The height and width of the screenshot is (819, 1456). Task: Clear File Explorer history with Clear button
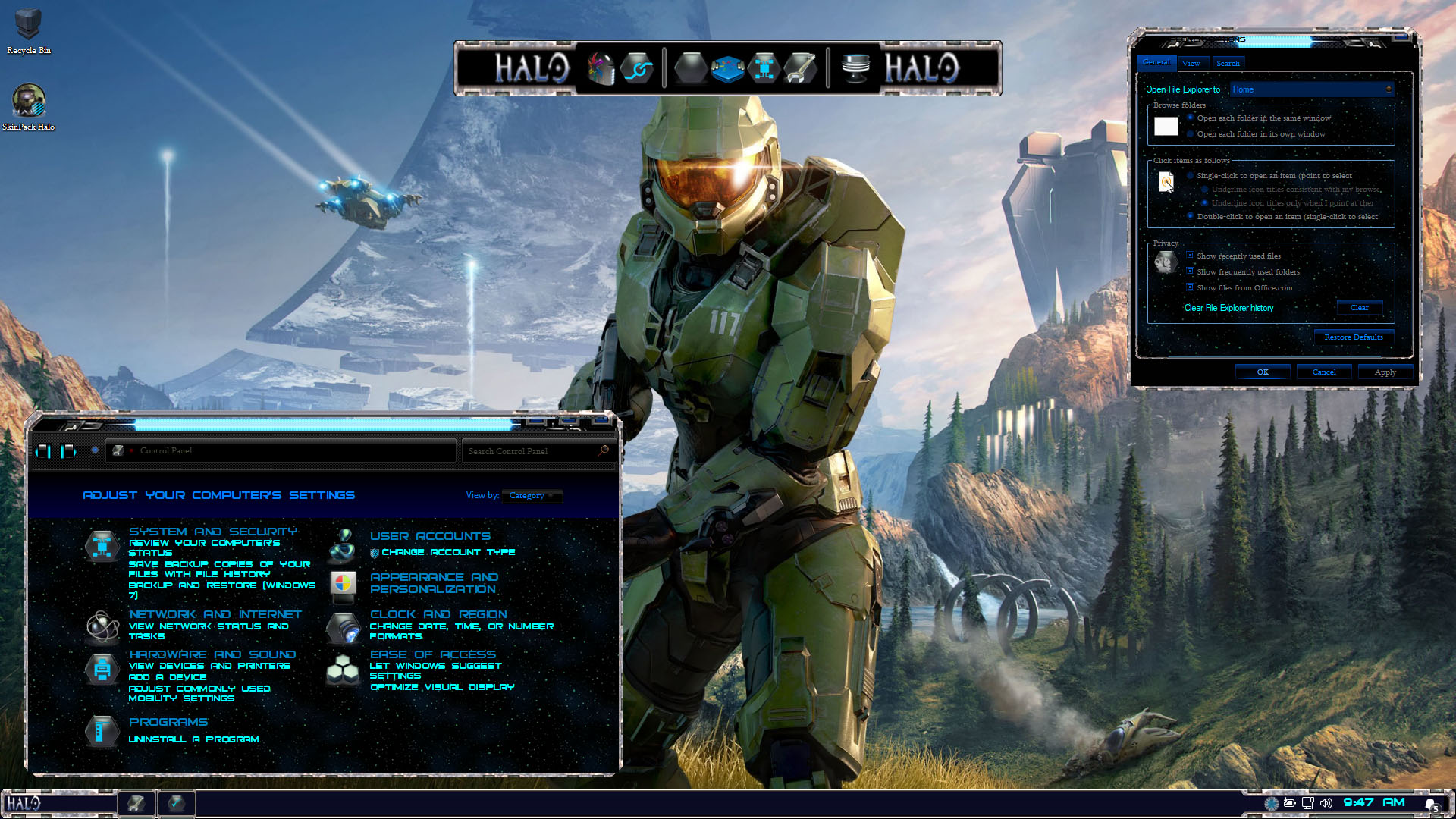[x=1359, y=308]
